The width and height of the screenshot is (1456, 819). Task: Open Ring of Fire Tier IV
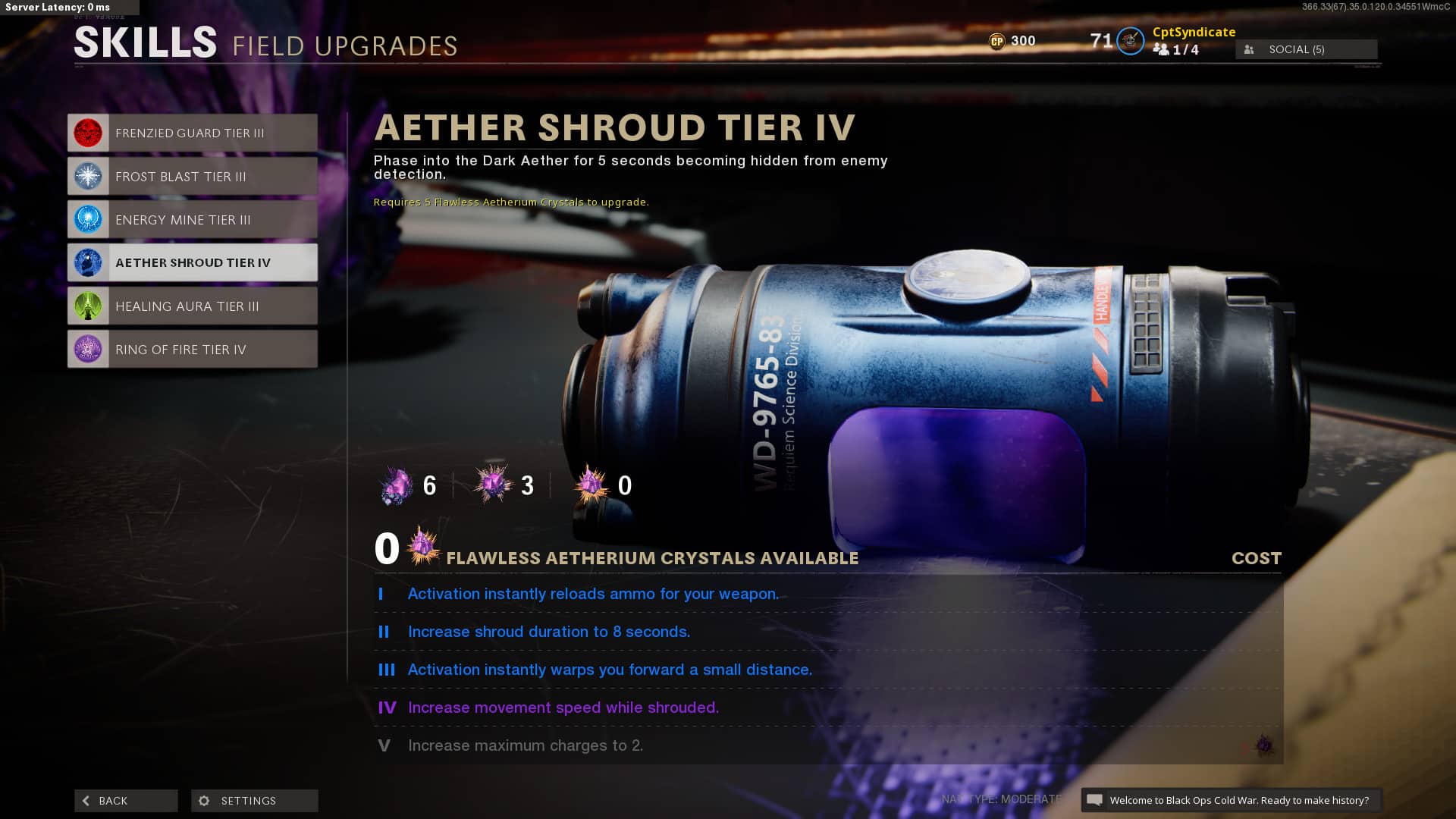(x=192, y=349)
